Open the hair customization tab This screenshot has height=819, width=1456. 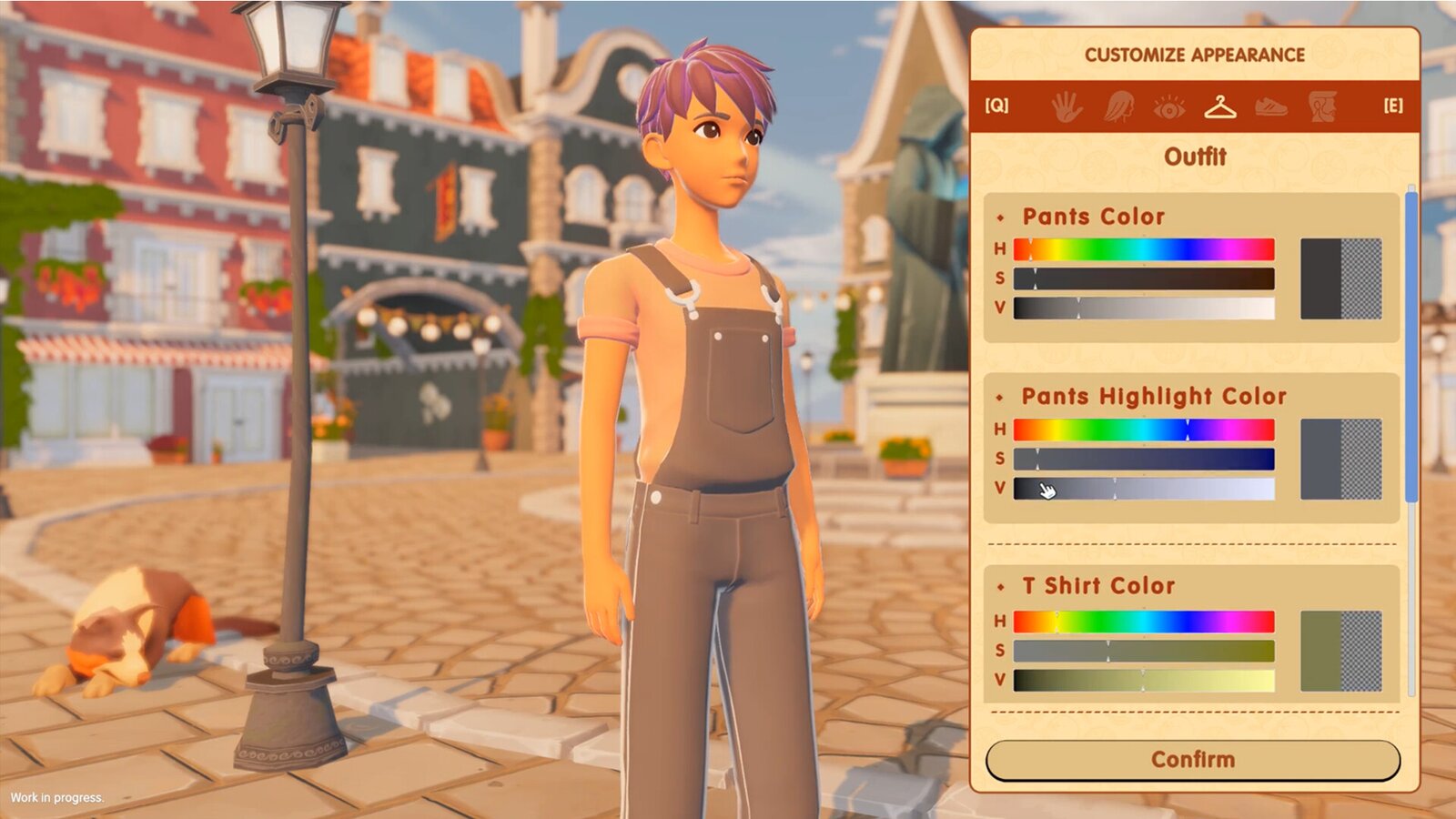pos(1118,106)
